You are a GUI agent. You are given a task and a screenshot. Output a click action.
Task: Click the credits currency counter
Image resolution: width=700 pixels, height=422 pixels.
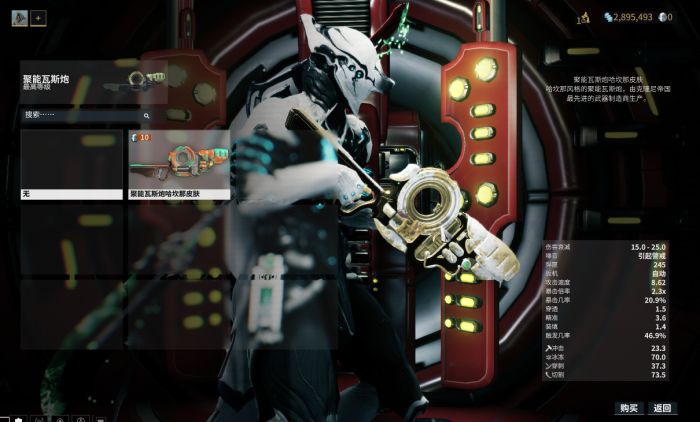629,17
